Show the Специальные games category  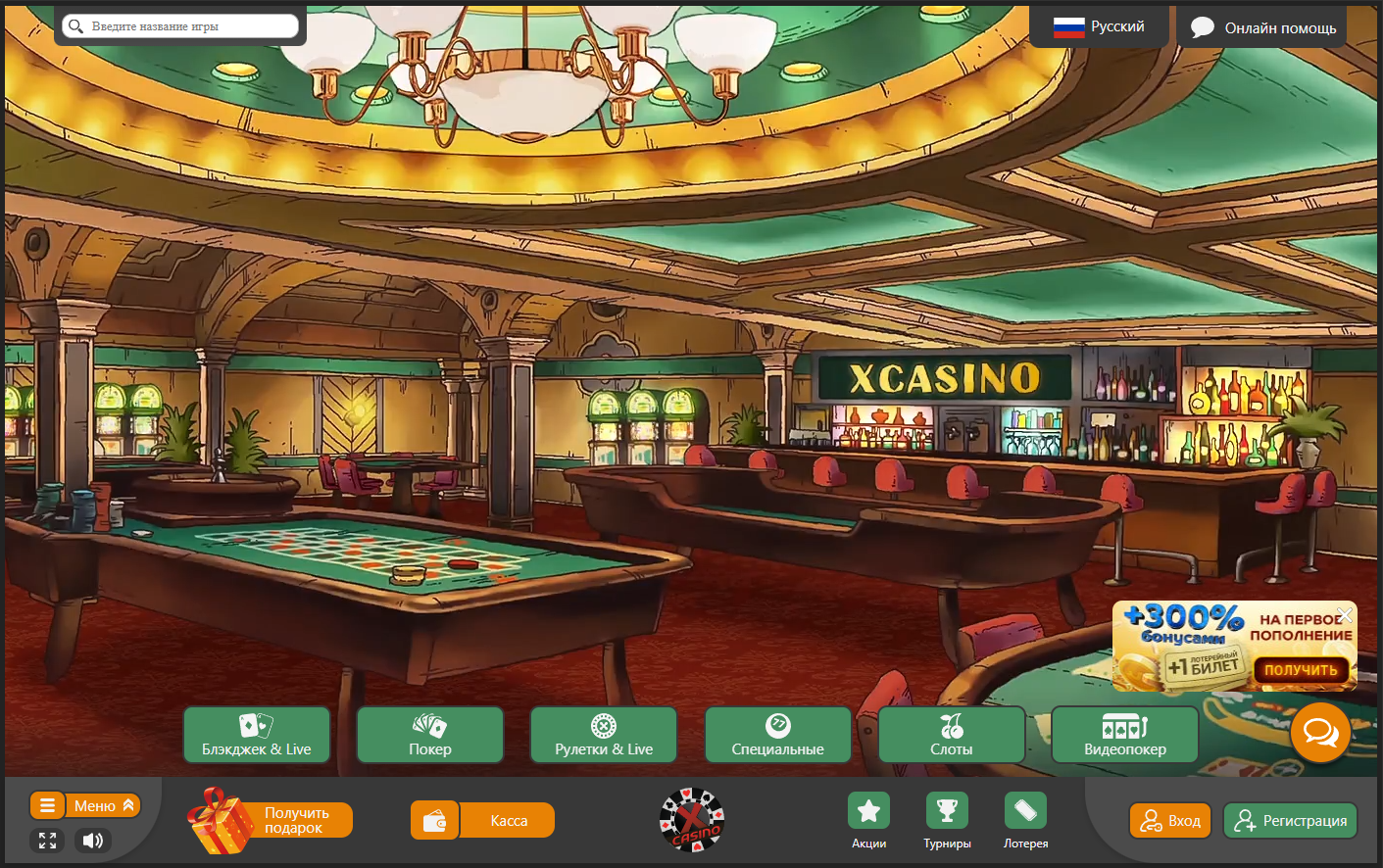tap(778, 735)
